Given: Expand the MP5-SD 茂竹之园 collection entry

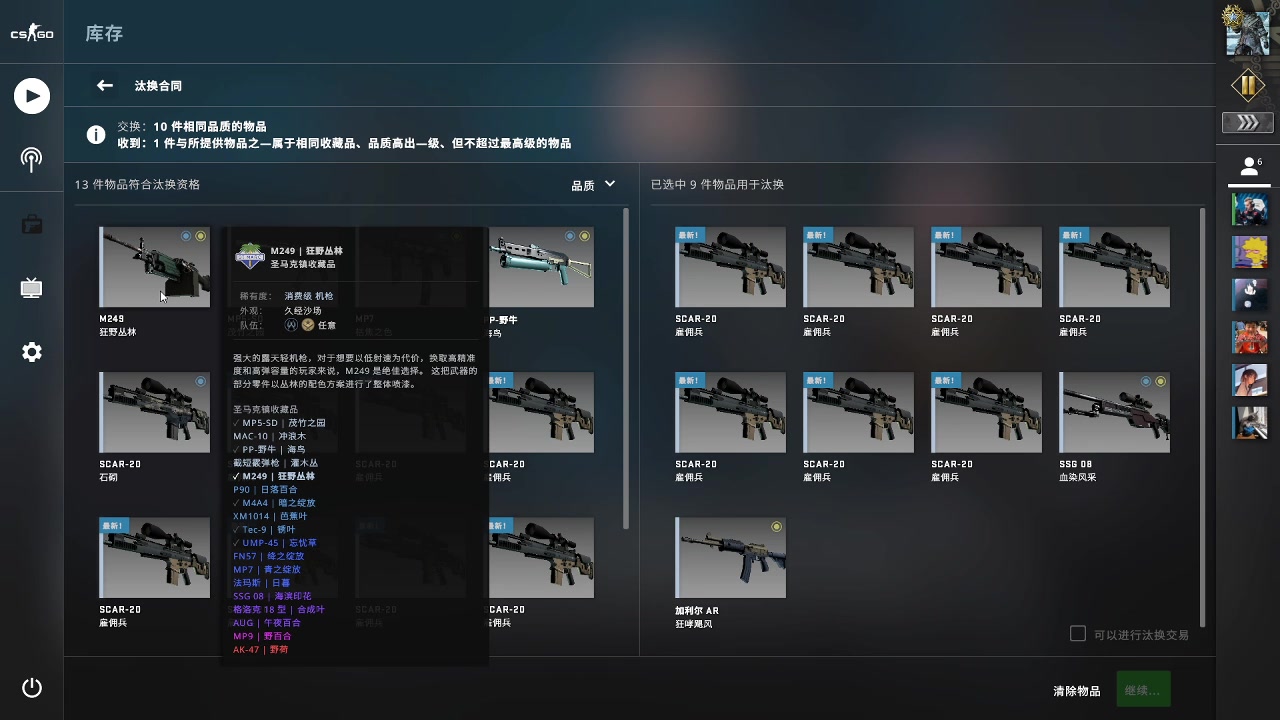Looking at the screenshot, I should click(x=280, y=422).
